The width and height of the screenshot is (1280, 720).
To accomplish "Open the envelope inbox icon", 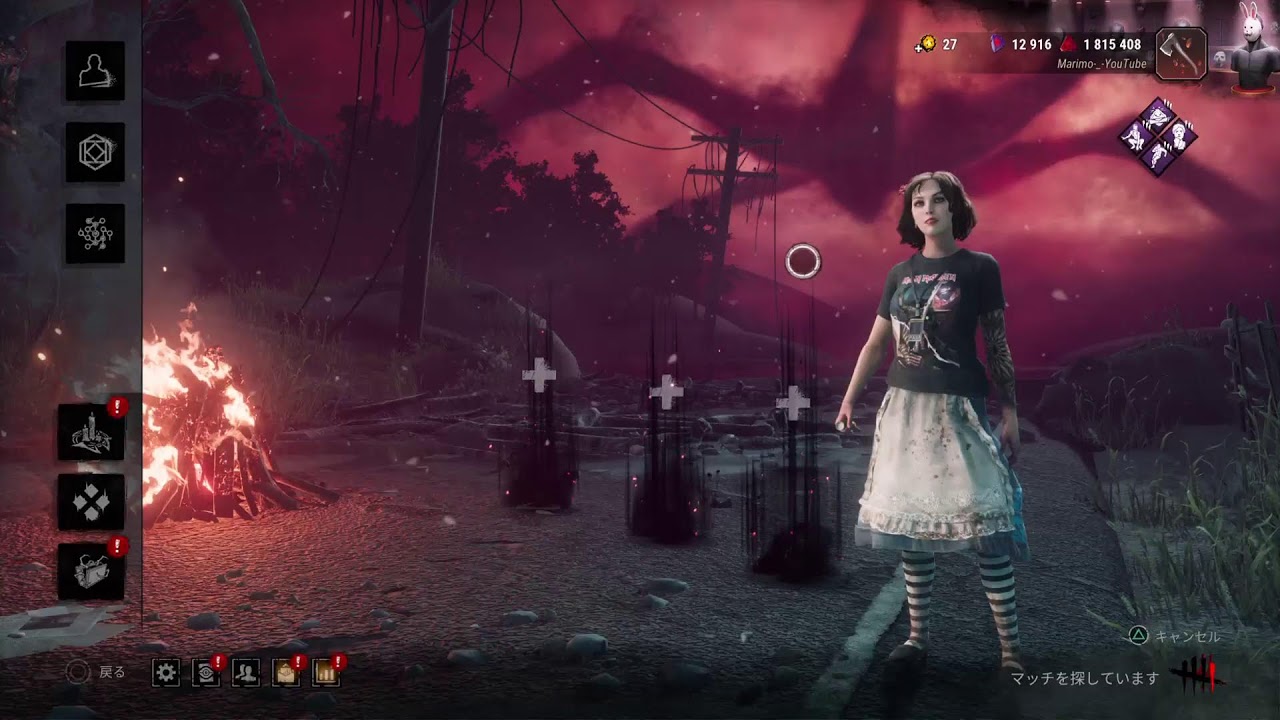I will (x=286, y=672).
